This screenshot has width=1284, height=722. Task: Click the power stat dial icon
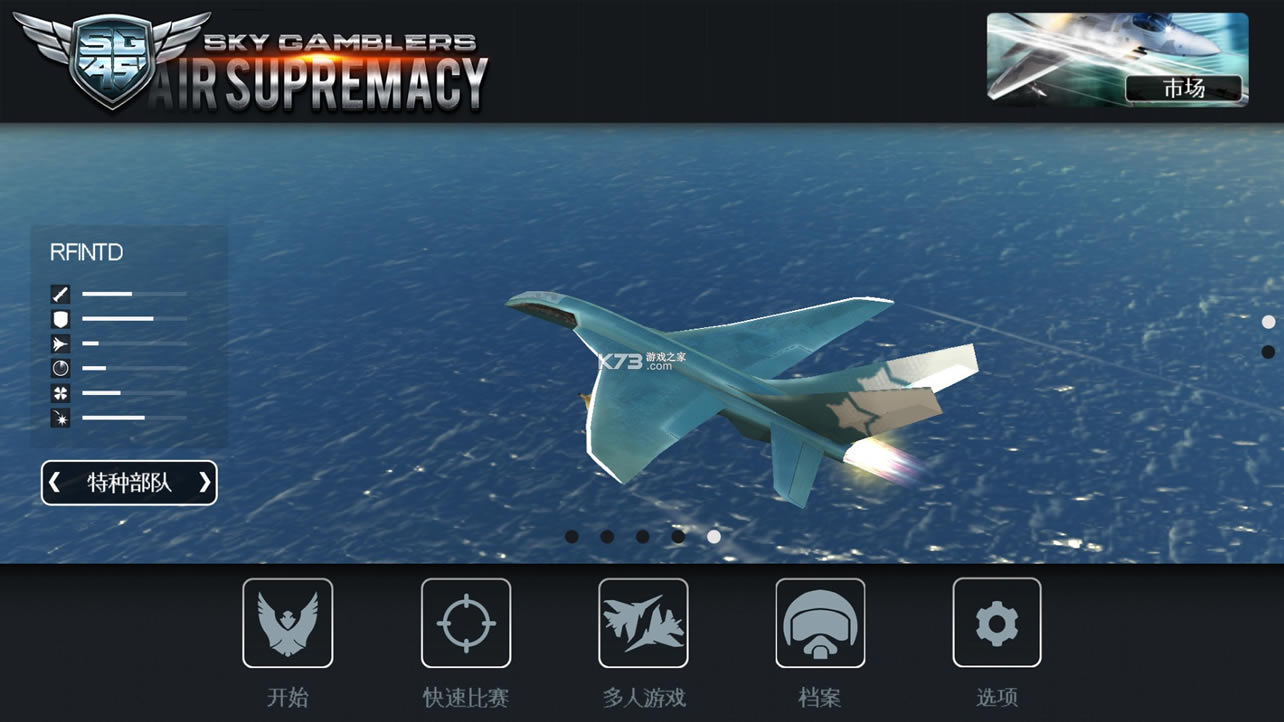pyautogui.click(x=59, y=368)
